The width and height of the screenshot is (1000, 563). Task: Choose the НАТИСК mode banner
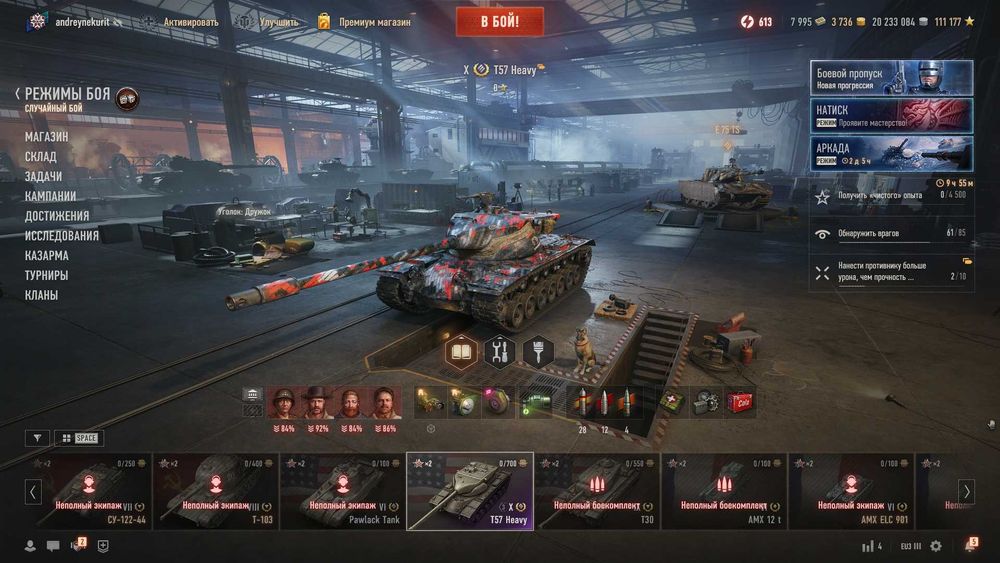(x=891, y=115)
